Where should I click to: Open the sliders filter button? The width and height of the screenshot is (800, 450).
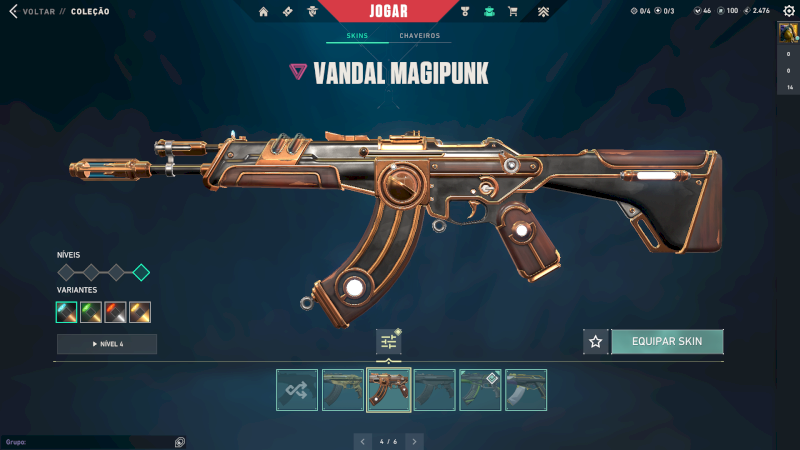(389, 342)
